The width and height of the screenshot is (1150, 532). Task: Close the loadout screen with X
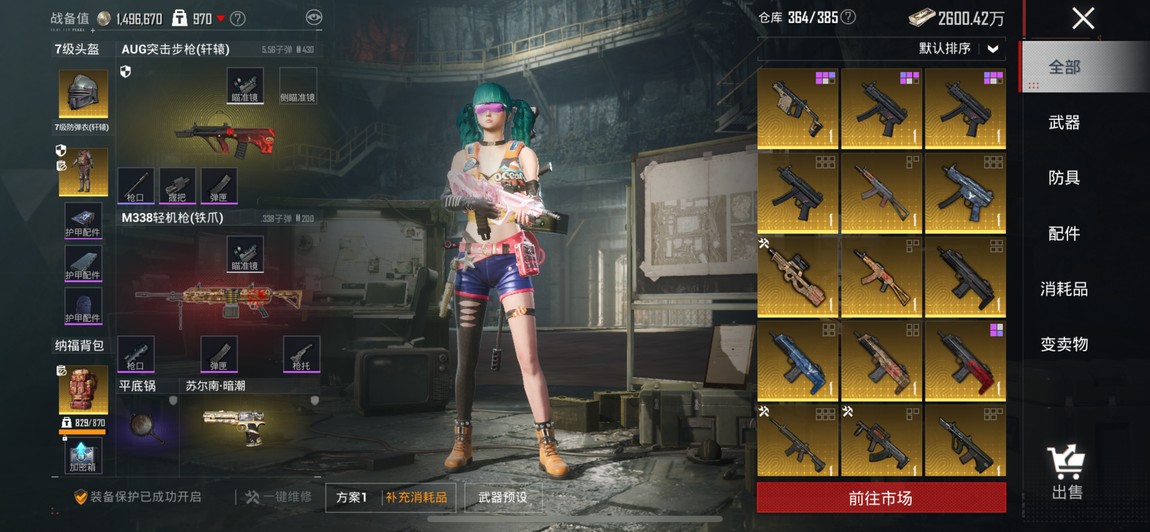pos(1083,18)
